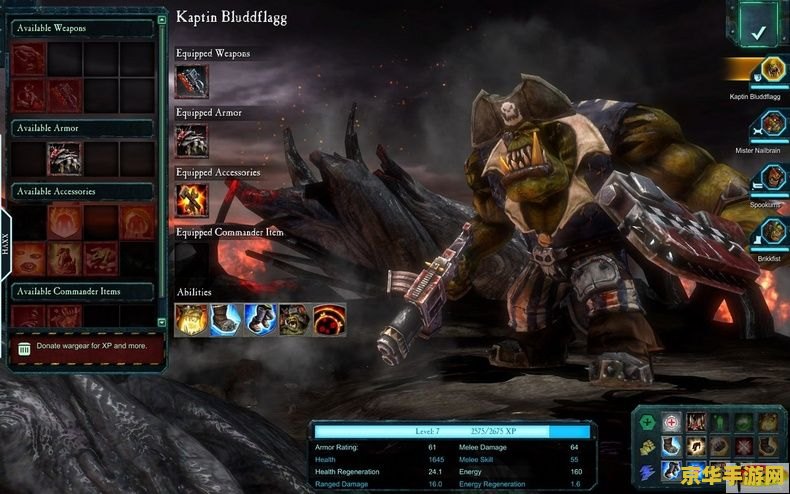Viewport: 790px width, 494px height.
Task: Select Kaptin Bluddflagg's squad portrait
Action: click(769, 70)
